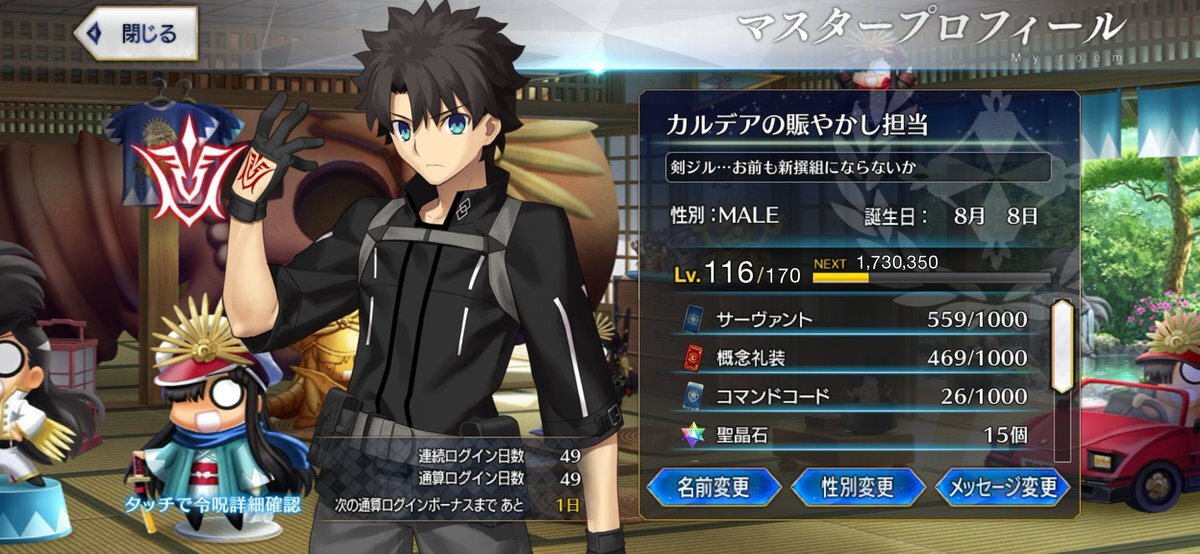The width and height of the screenshot is (1200, 554).
Task: Click the profile message text box
Action: [858, 166]
